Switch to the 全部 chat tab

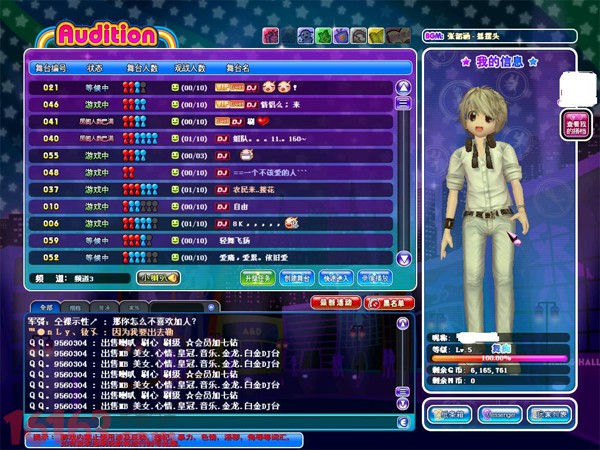point(44,307)
